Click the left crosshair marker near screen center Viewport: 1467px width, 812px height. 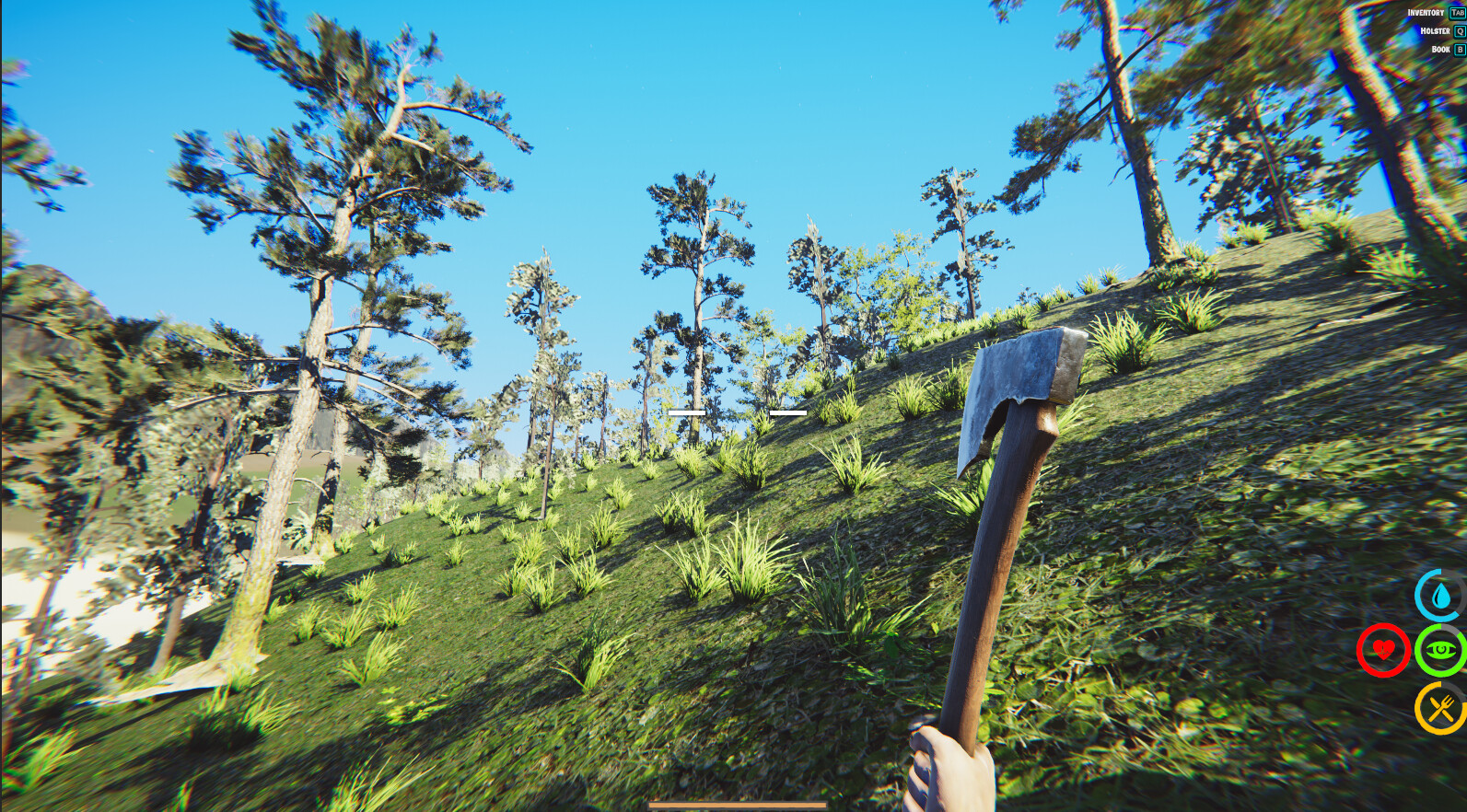coord(689,412)
